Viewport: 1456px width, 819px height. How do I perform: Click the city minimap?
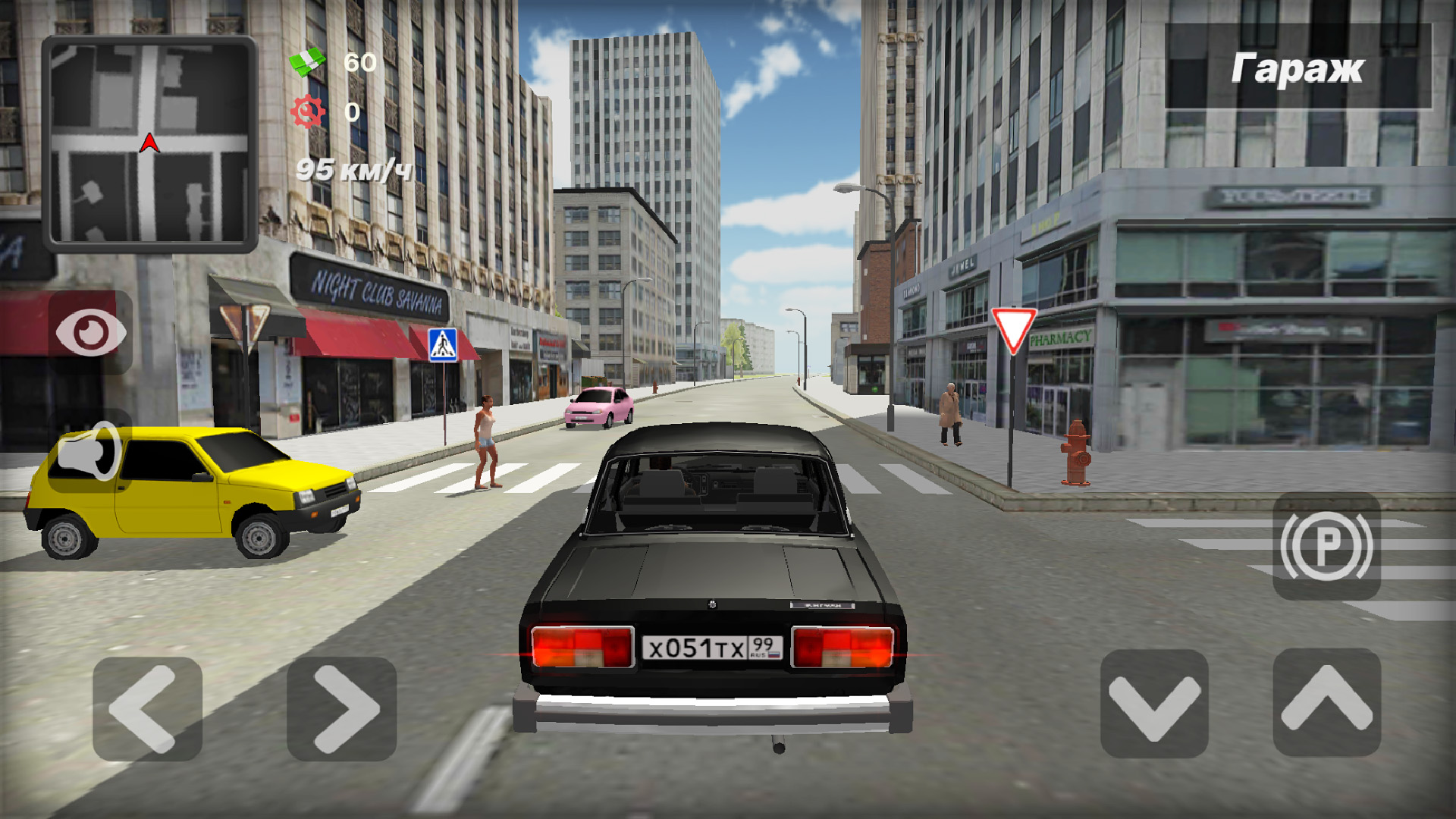(x=149, y=143)
